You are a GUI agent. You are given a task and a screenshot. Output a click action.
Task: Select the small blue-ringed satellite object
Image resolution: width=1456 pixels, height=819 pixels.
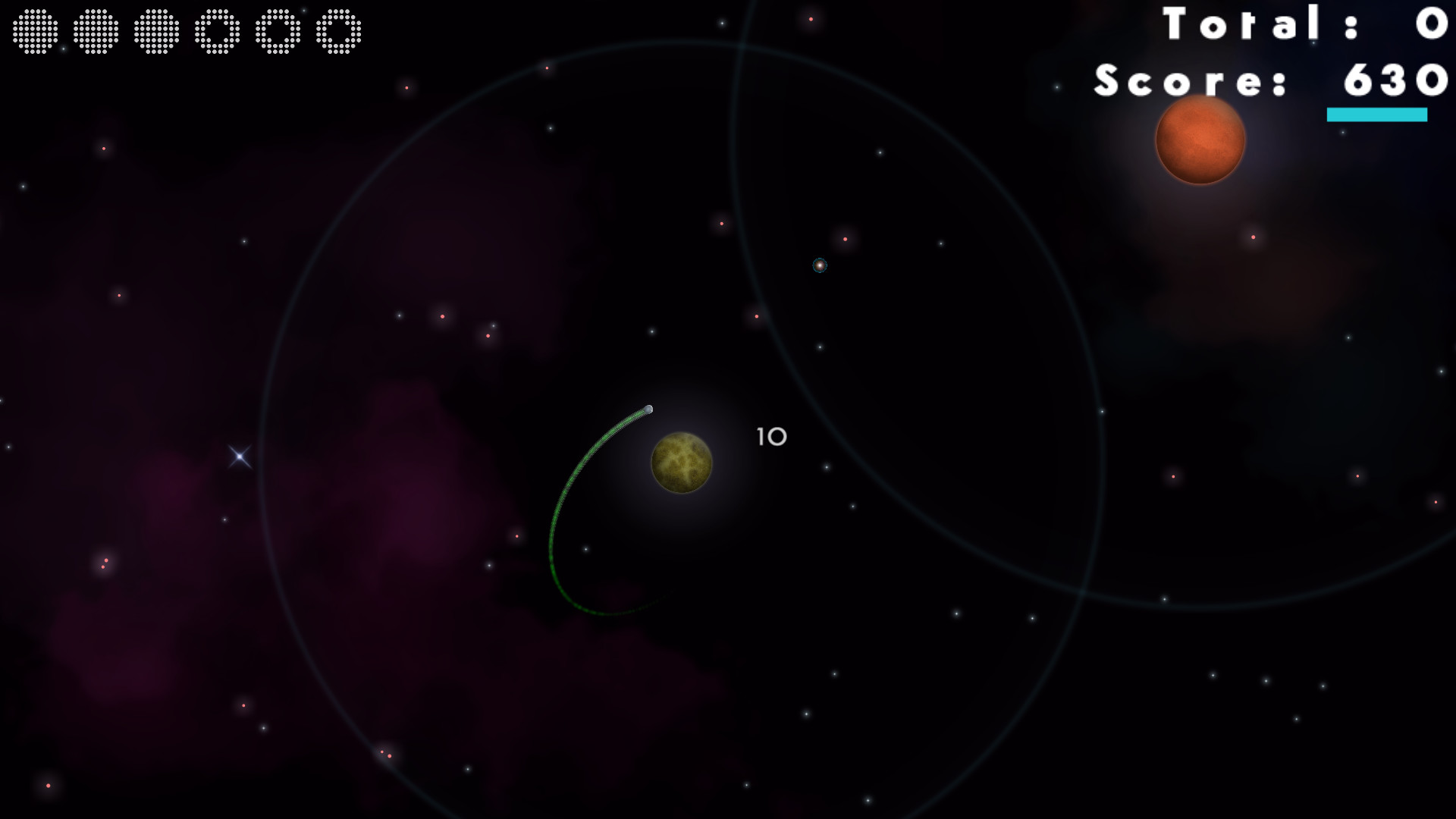821,266
